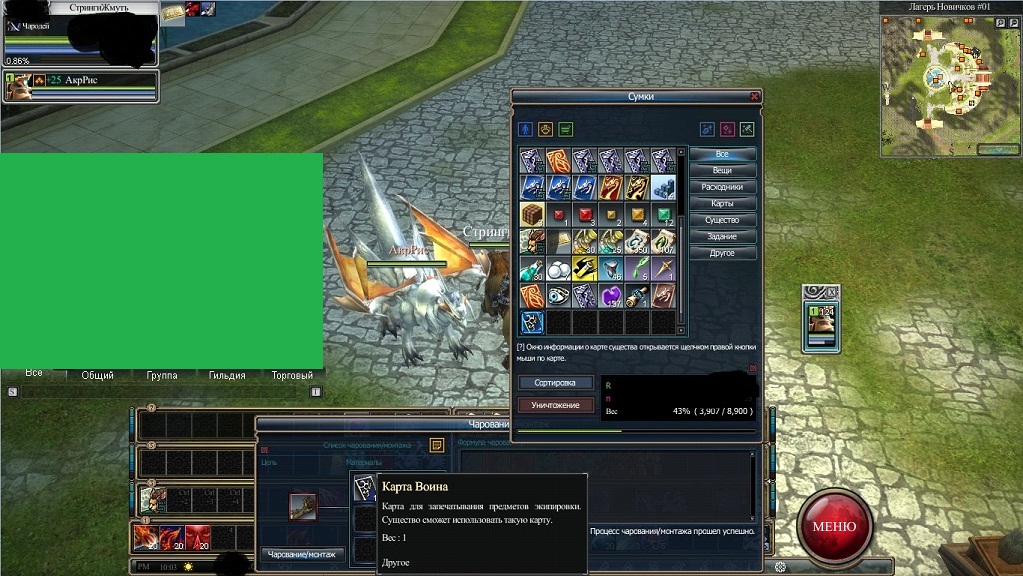Image resolution: width=1023 pixels, height=576 pixels.
Task: Filter the bag by Расходники
Action: [x=722, y=187]
